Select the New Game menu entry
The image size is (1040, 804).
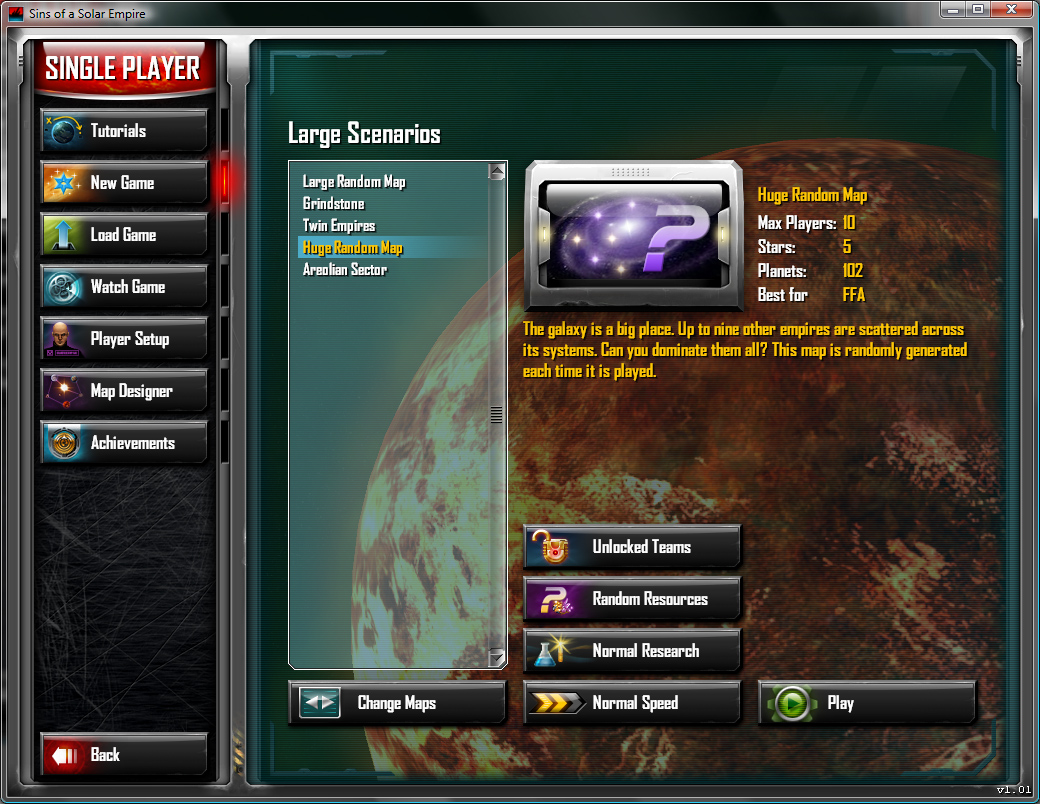pos(124,183)
